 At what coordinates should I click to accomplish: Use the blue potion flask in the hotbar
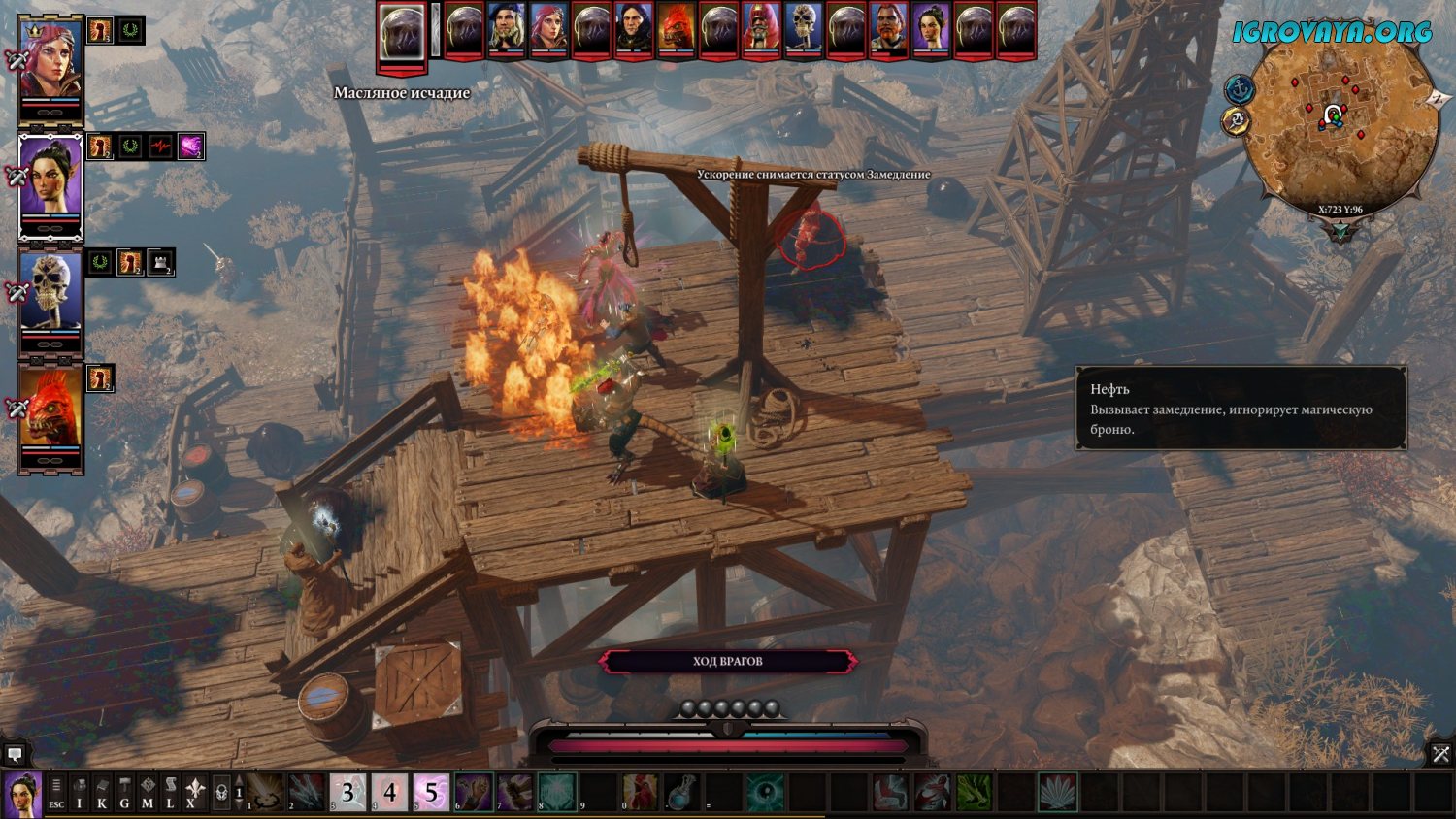click(682, 793)
